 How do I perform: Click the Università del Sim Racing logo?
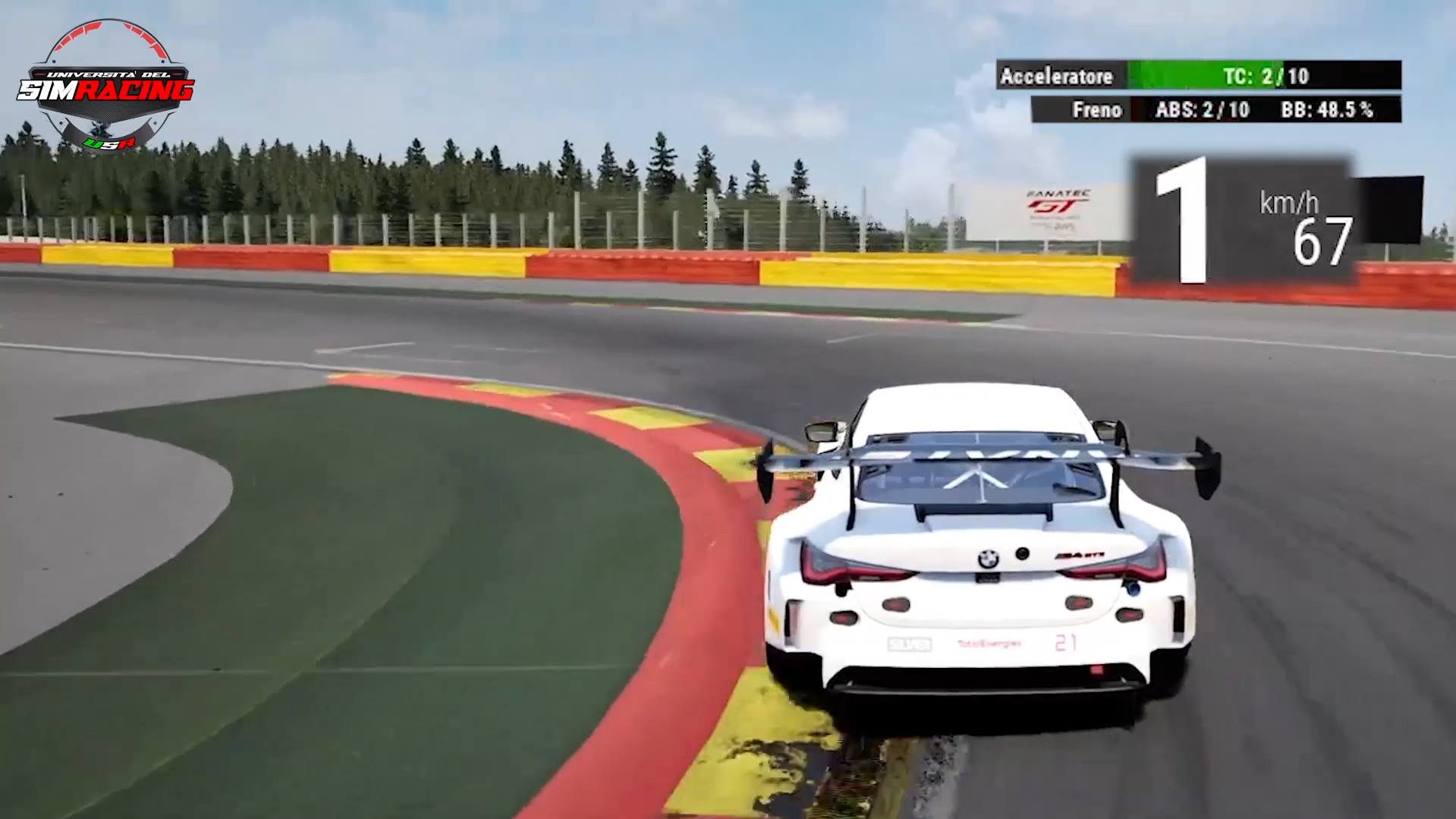pyautogui.click(x=105, y=86)
